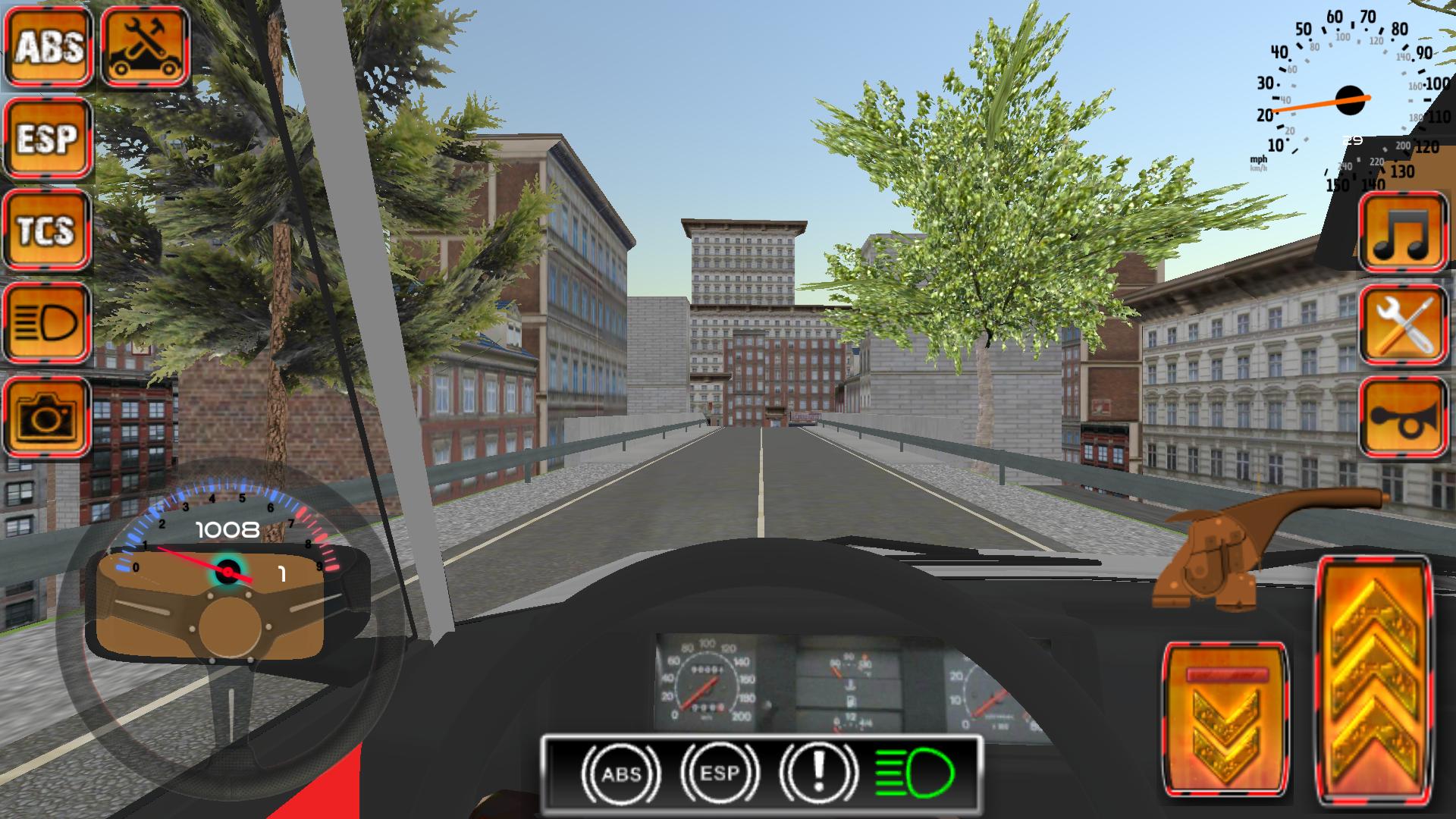Tap the camera icon to change view

click(x=47, y=416)
